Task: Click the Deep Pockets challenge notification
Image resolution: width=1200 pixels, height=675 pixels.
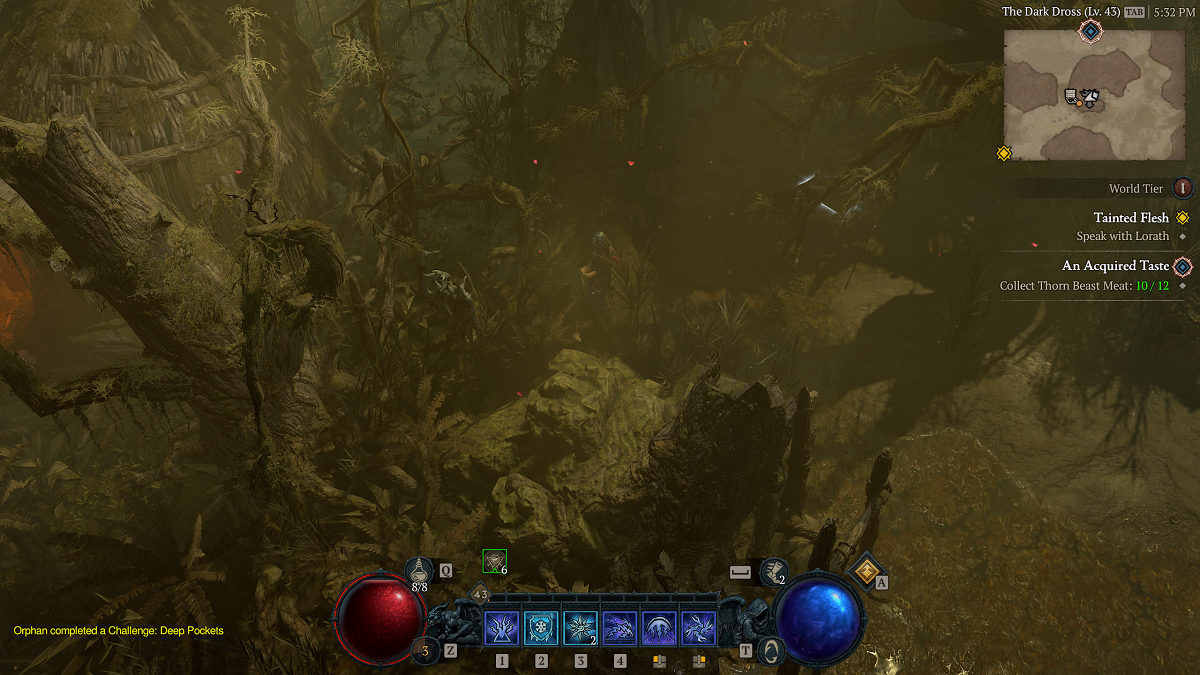Action: coord(118,631)
